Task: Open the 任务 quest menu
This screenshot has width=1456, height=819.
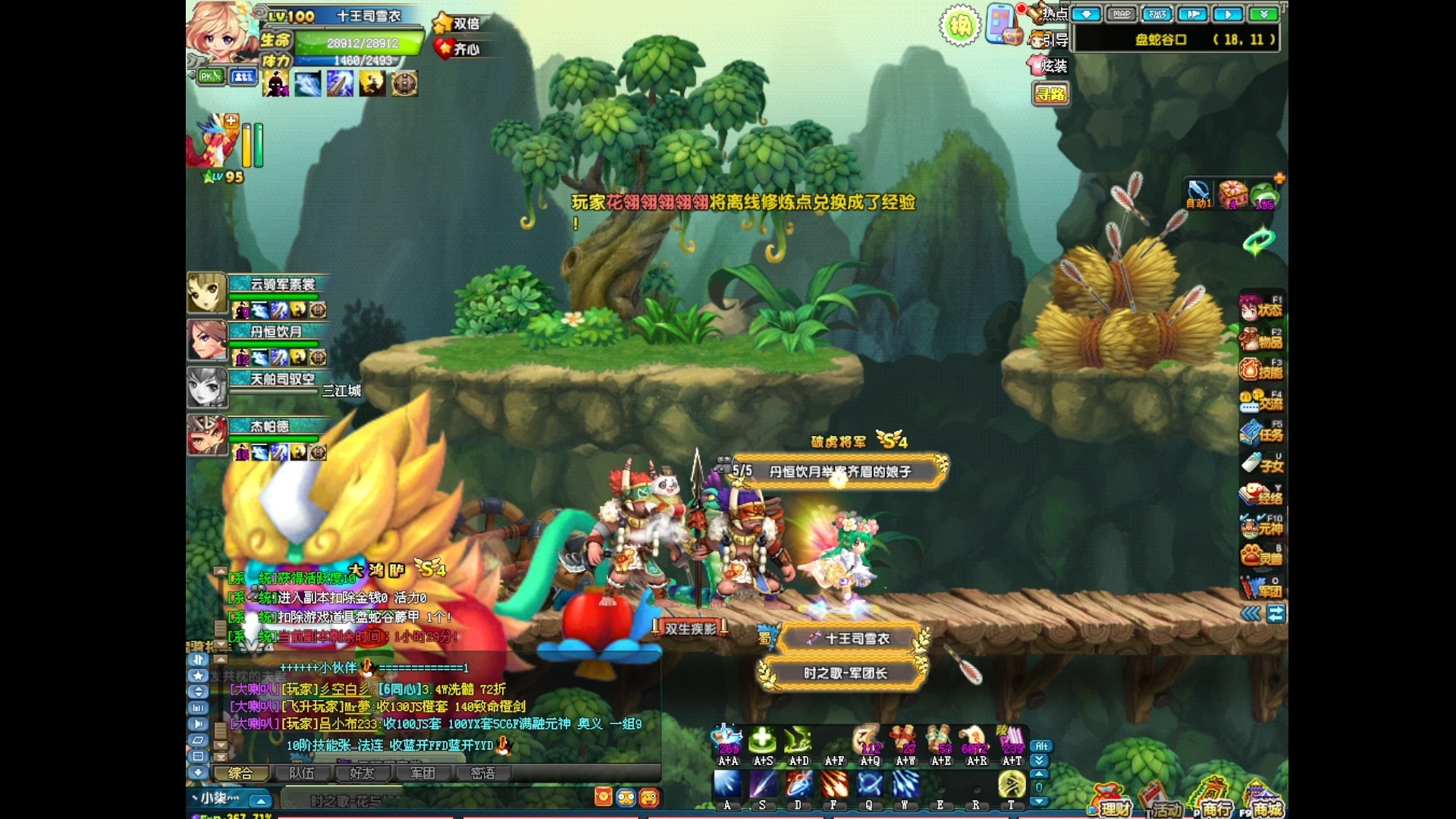Action: 1260,433
